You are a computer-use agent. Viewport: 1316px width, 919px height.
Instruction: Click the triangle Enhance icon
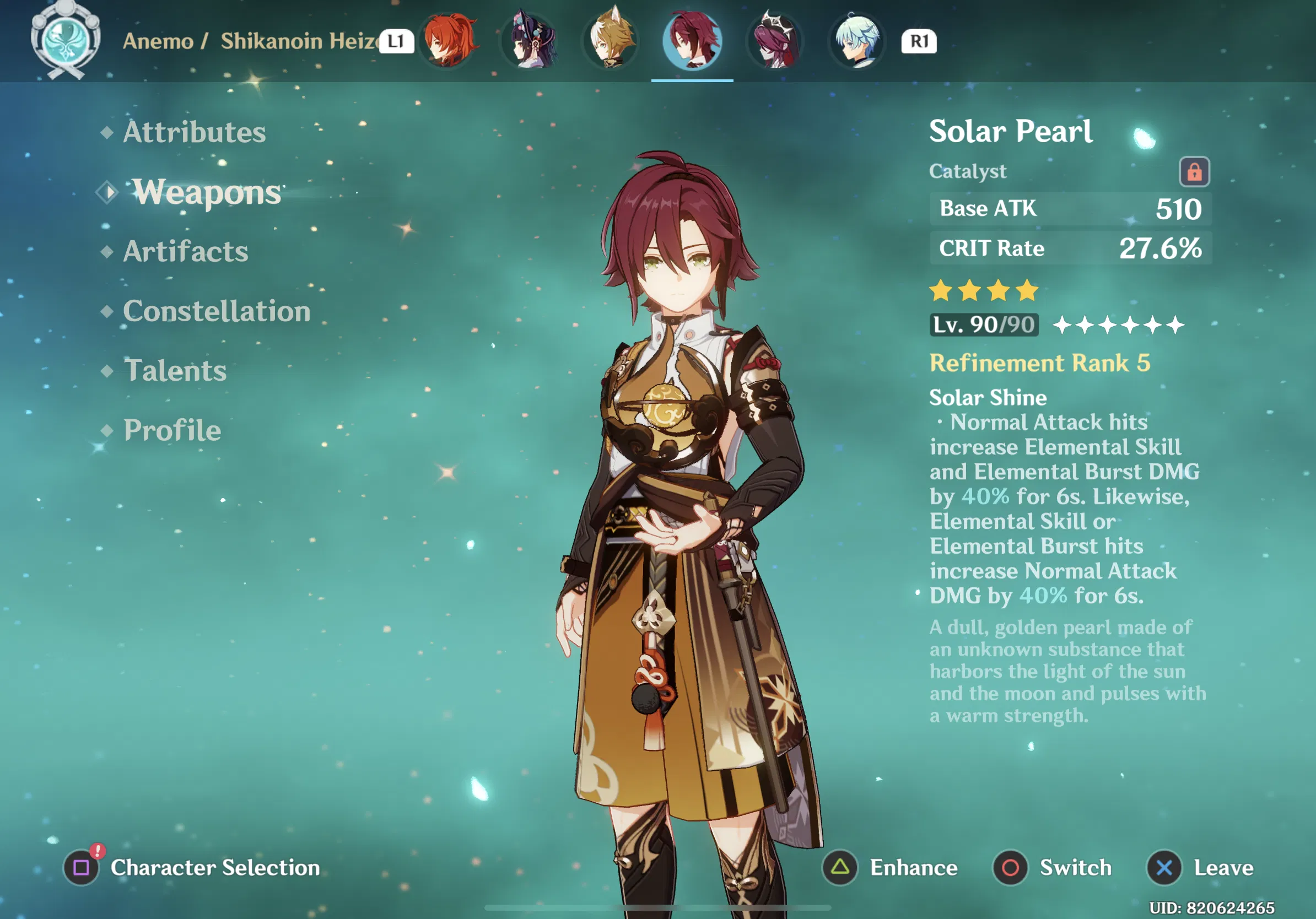(839, 868)
